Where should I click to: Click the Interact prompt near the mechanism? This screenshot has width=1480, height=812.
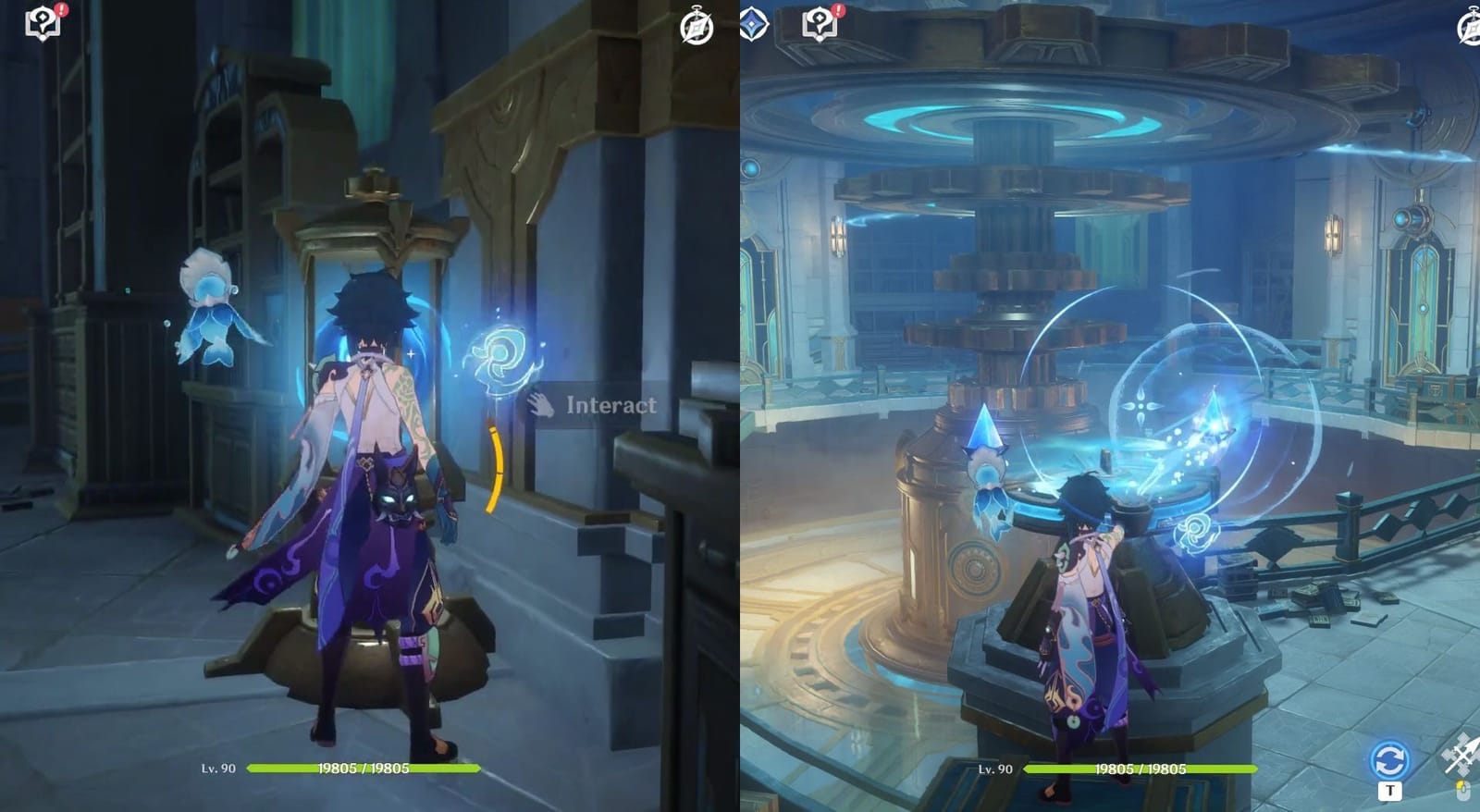610,404
